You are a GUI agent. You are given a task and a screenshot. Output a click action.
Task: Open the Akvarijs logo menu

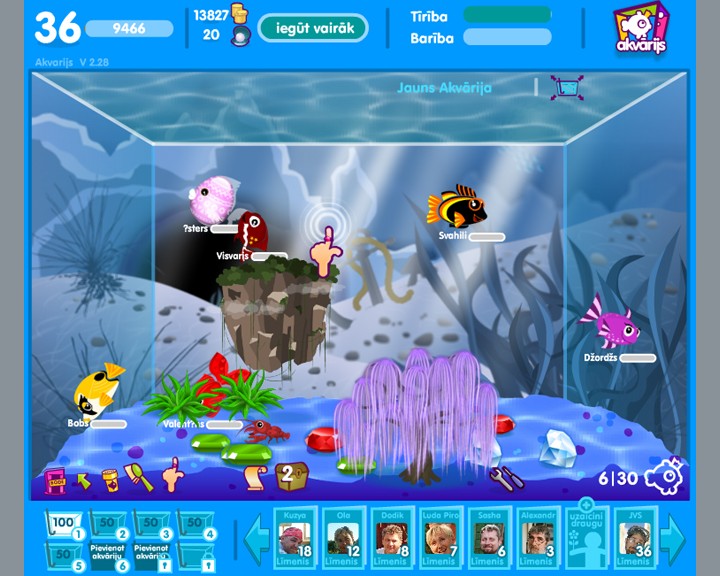[640, 30]
